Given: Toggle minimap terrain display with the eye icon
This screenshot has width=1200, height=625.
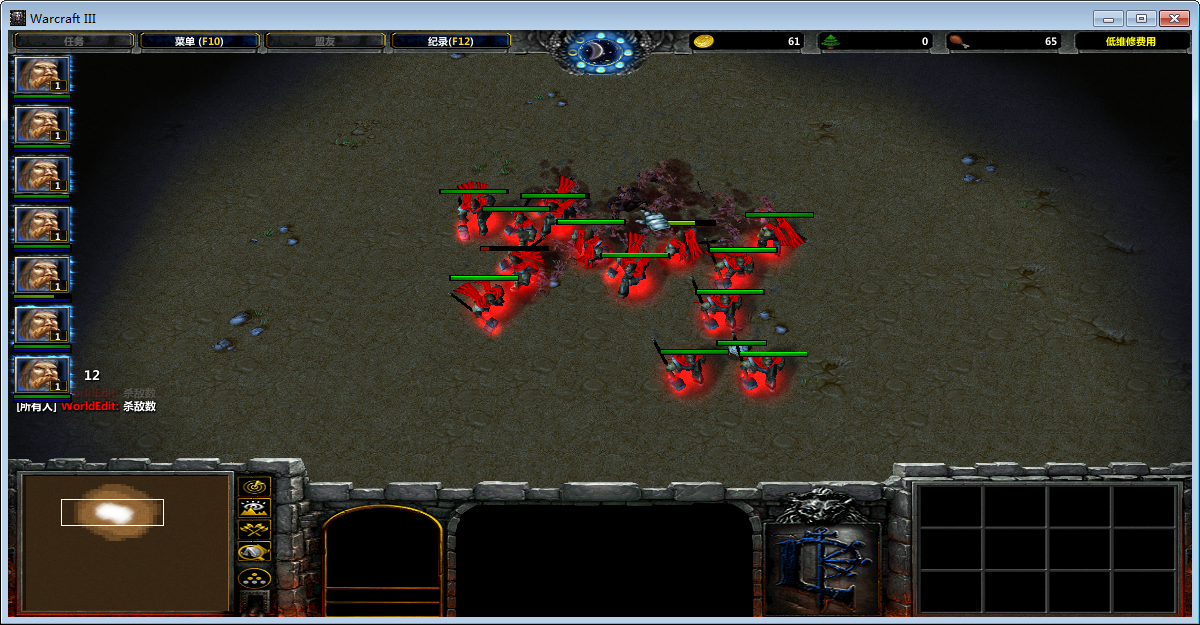Looking at the screenshot, I should click(255, 508).
